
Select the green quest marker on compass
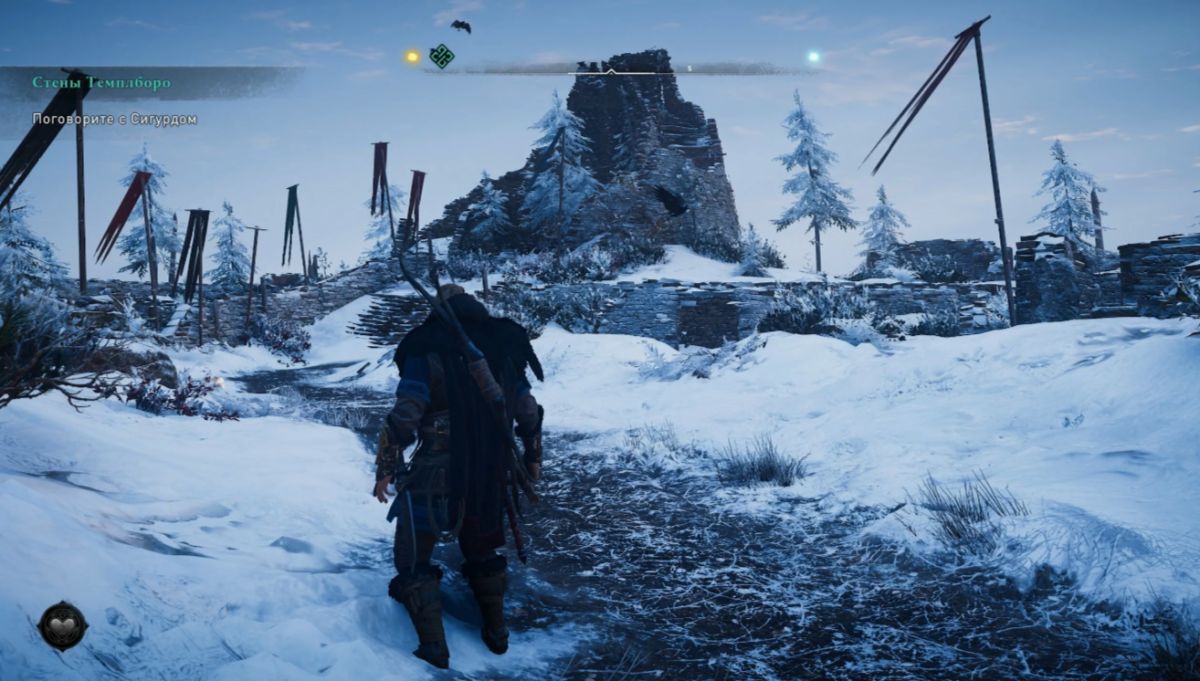(x=441, y=56)
